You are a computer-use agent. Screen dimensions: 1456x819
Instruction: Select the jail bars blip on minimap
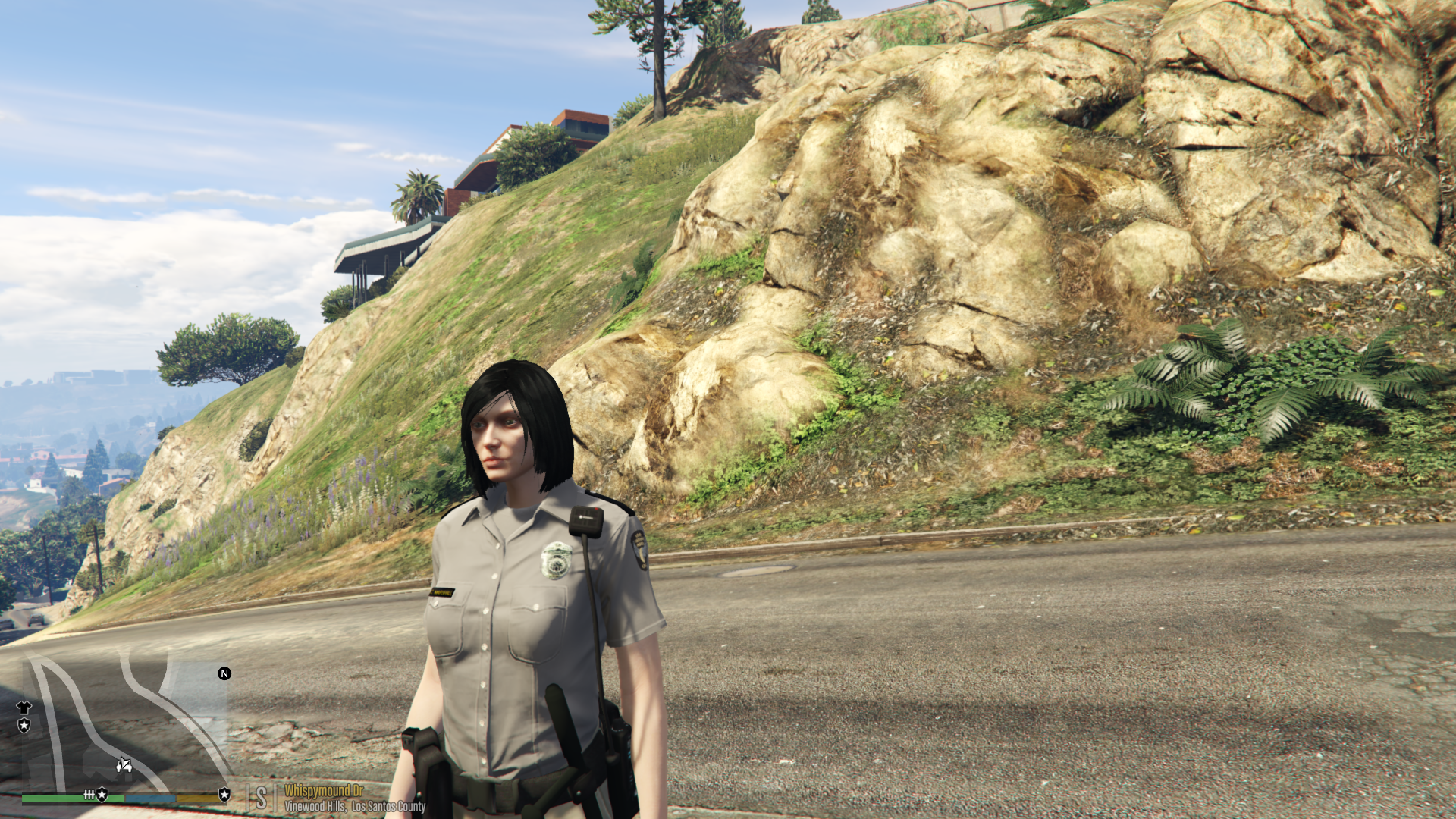[89, 795]
